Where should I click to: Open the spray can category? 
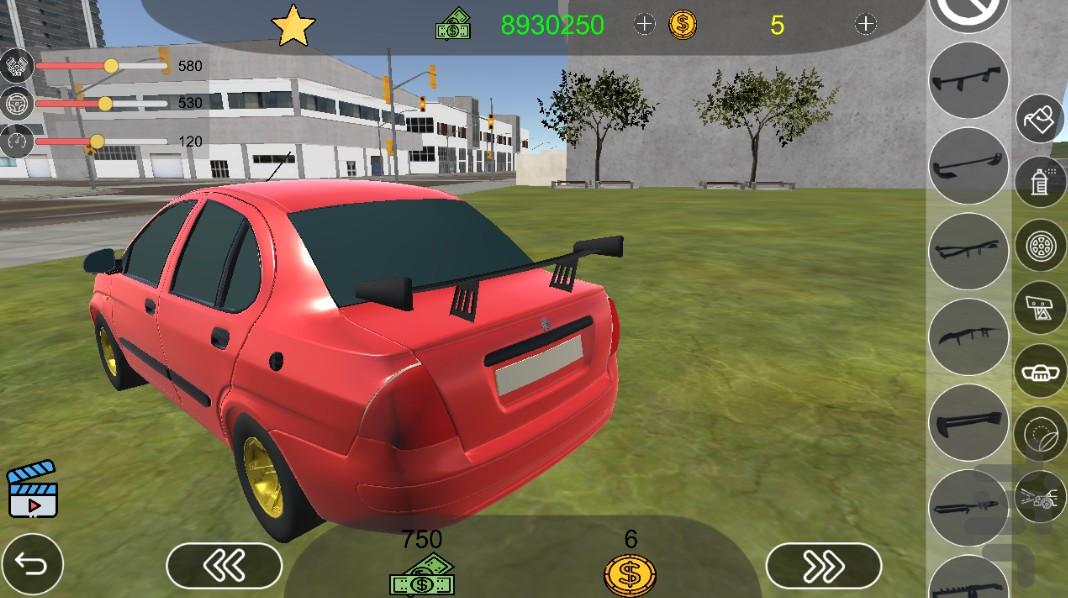[x=1041, y=183]
